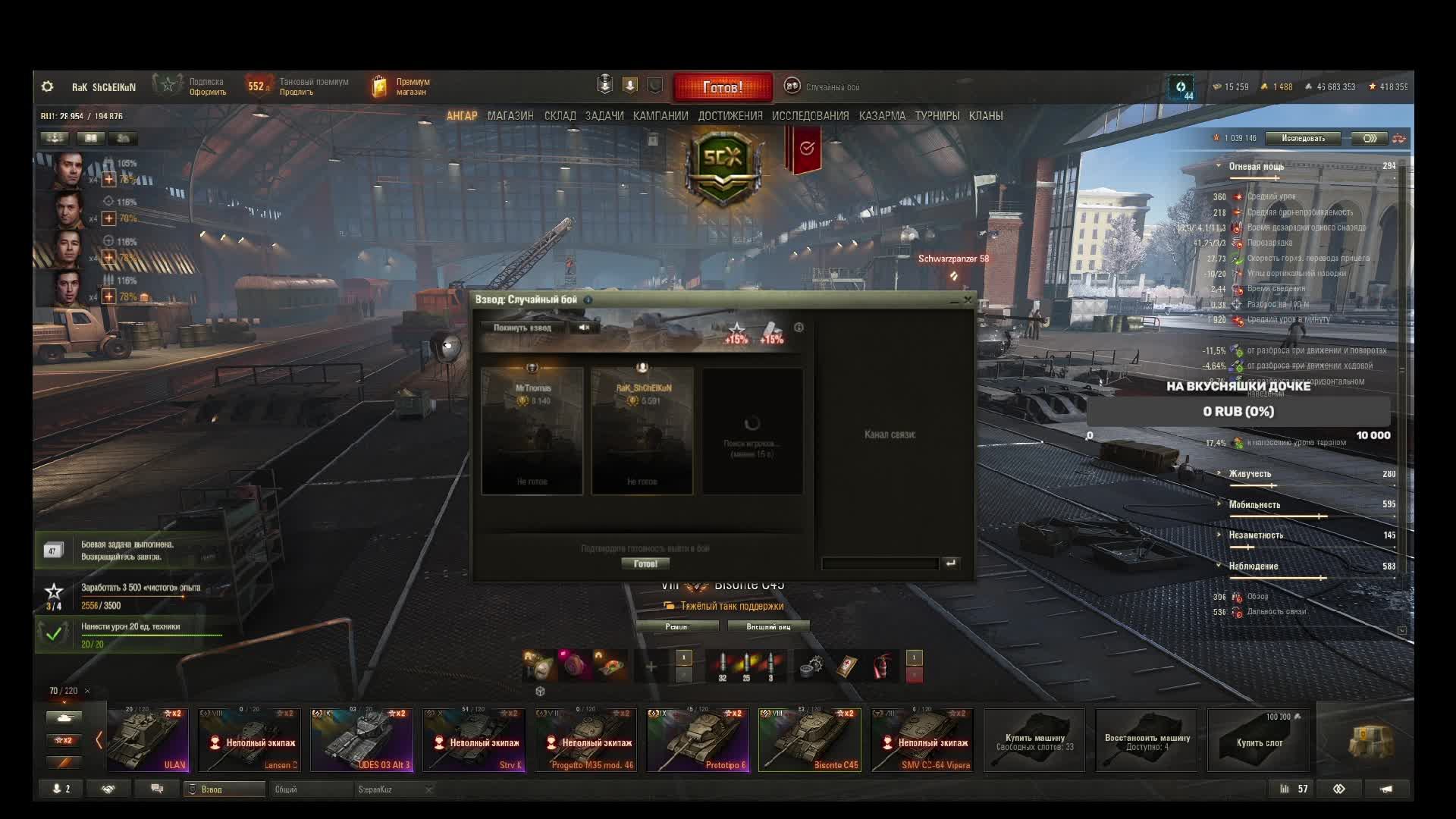Viewport: 1456px width, 819px height.
Task: Open the Взвод chat tab
Action: point(224,789)
